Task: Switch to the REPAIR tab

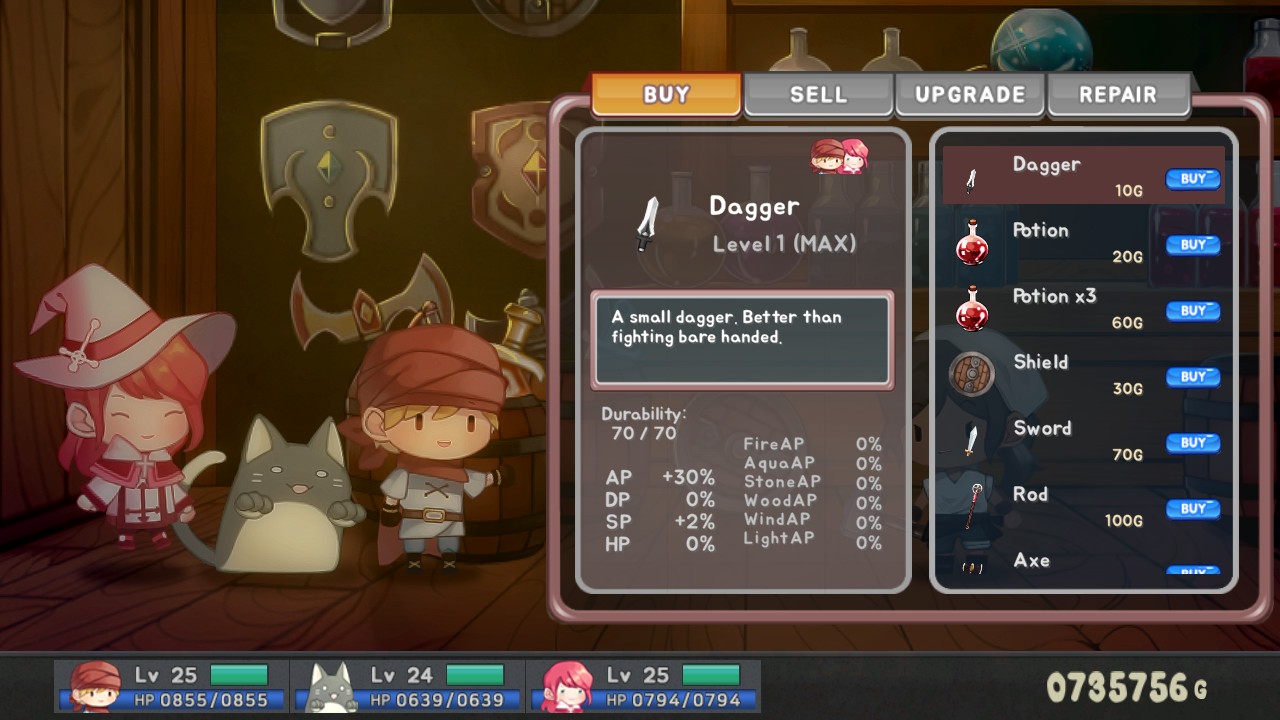Action: click(x=1118, y=94)
